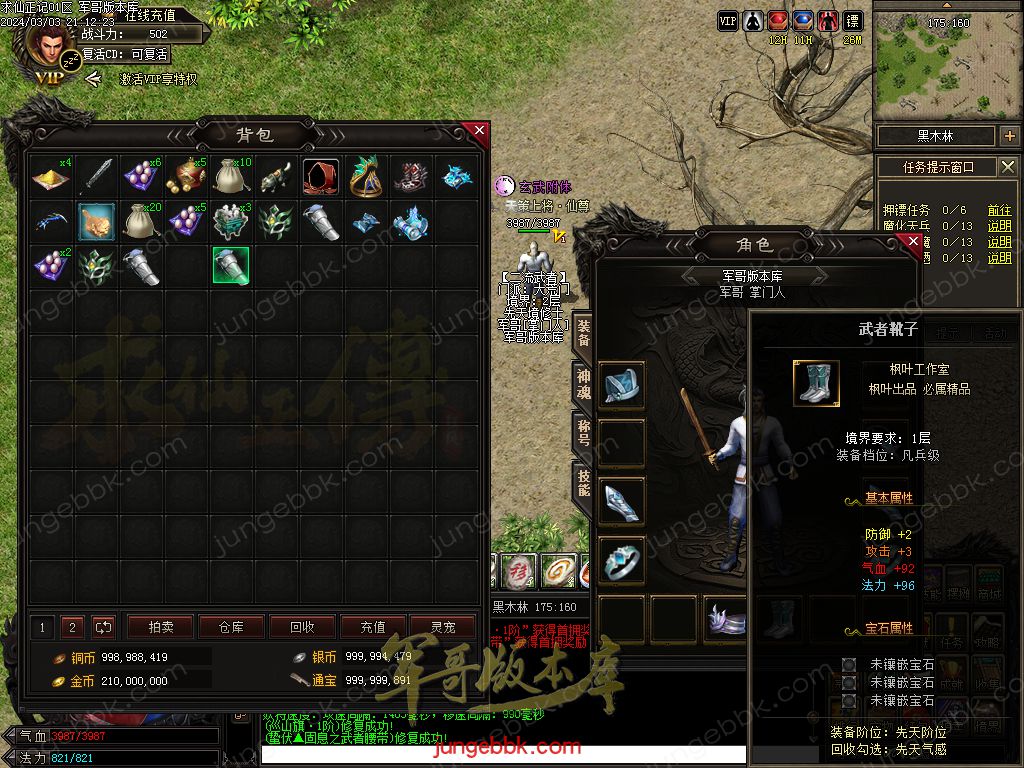This screenshot has height=768, width=1024.
Task: Click the plus button beside 黑木林
Action: pos(1008,136)
